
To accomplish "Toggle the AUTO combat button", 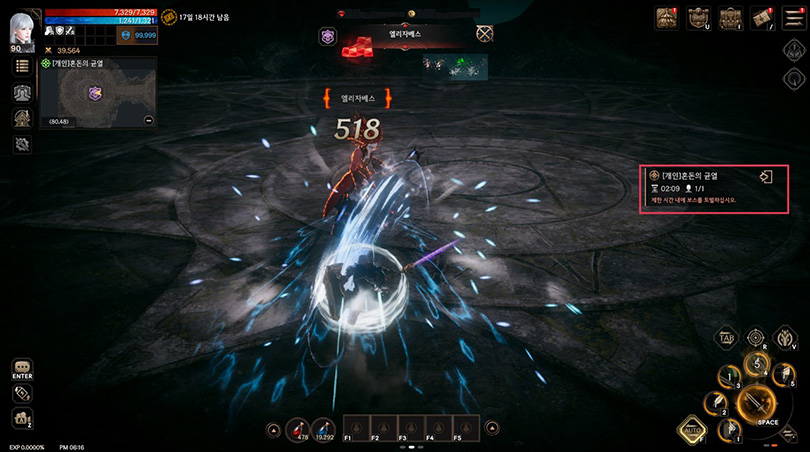I will click(690, 429).
